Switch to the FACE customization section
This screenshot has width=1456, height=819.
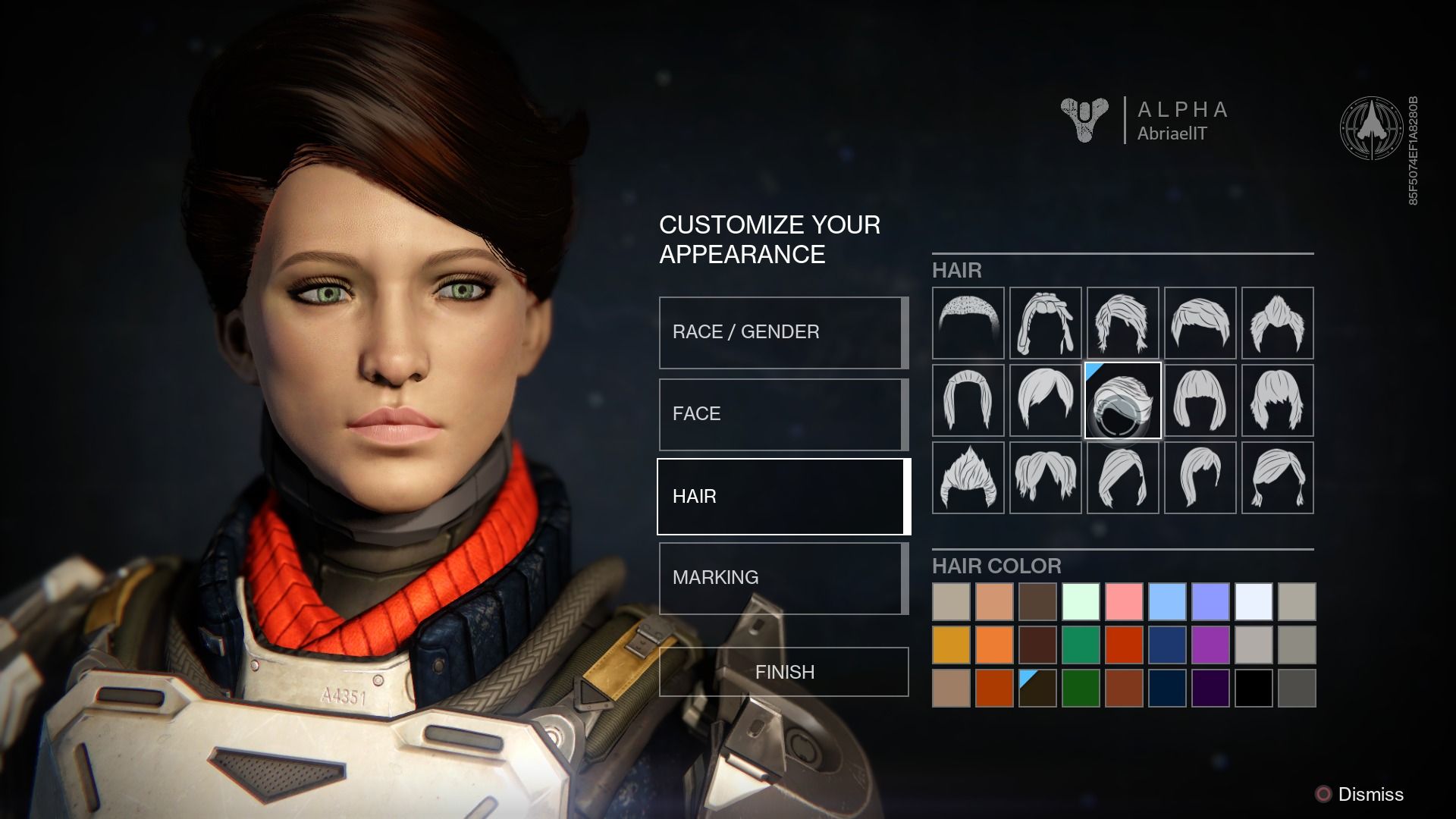point(783,414)
